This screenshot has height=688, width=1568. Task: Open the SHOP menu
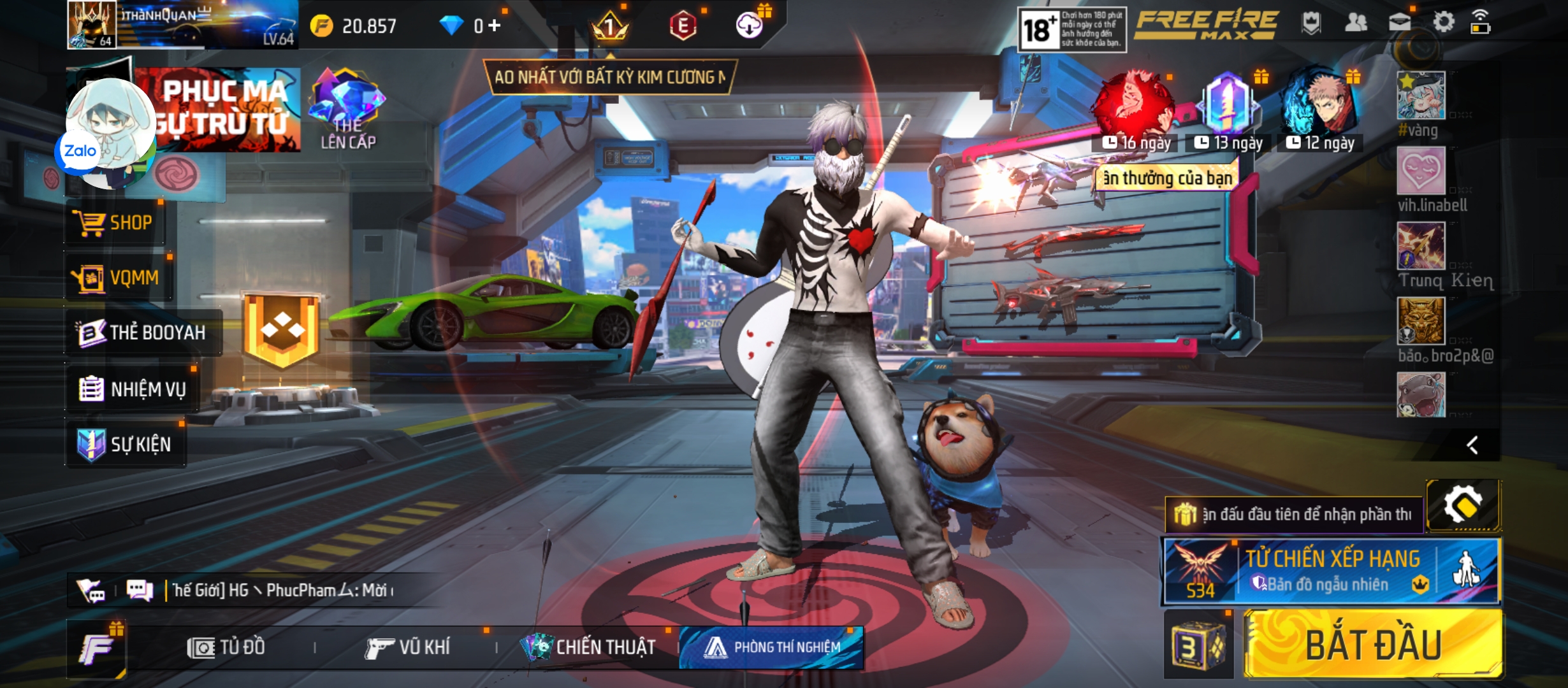tap(115, 223)
